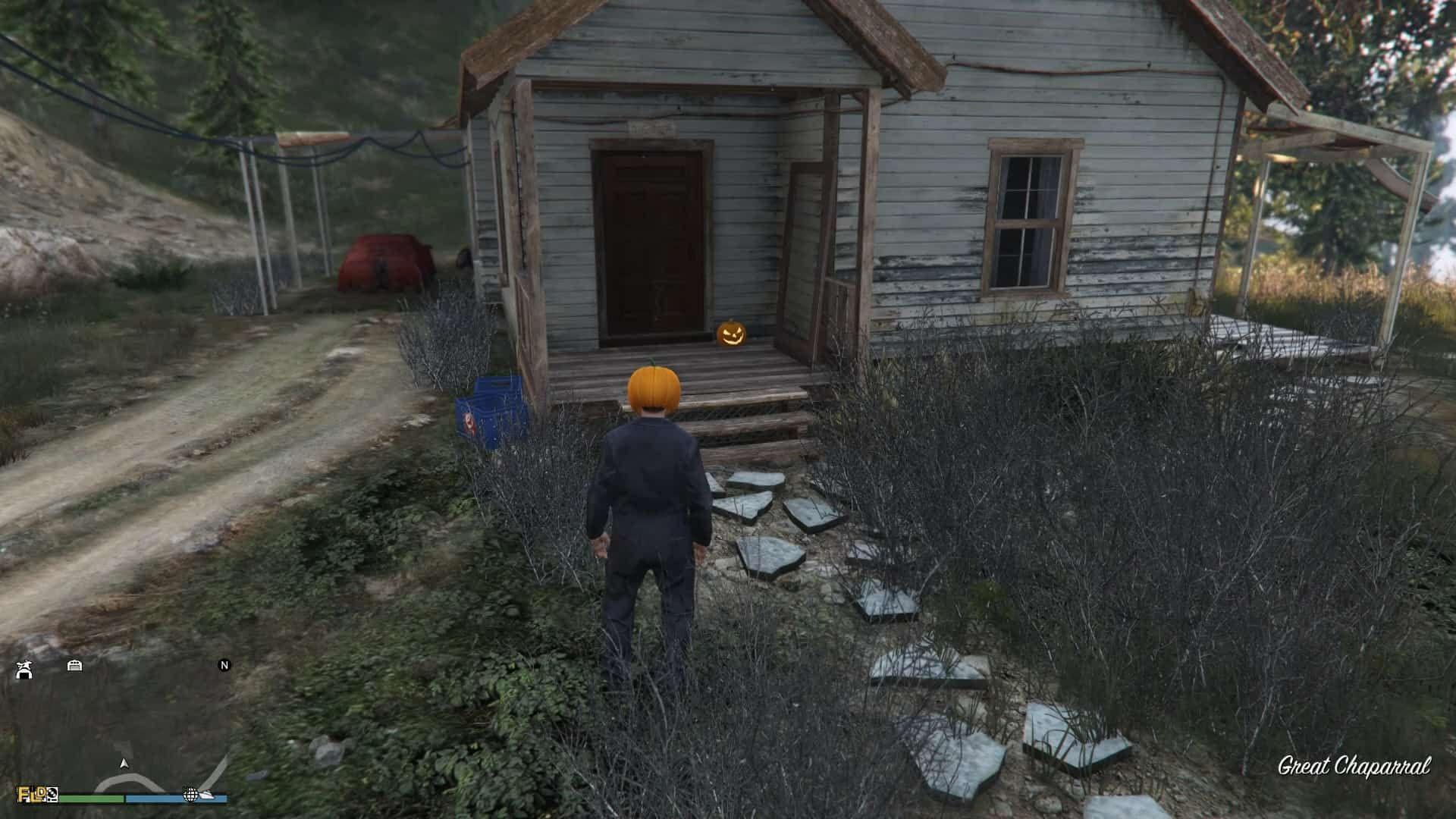1456x819 pixels.
Task: Click the motorcycle clubhouse blip on the minimap
Action: click(24, 670)
